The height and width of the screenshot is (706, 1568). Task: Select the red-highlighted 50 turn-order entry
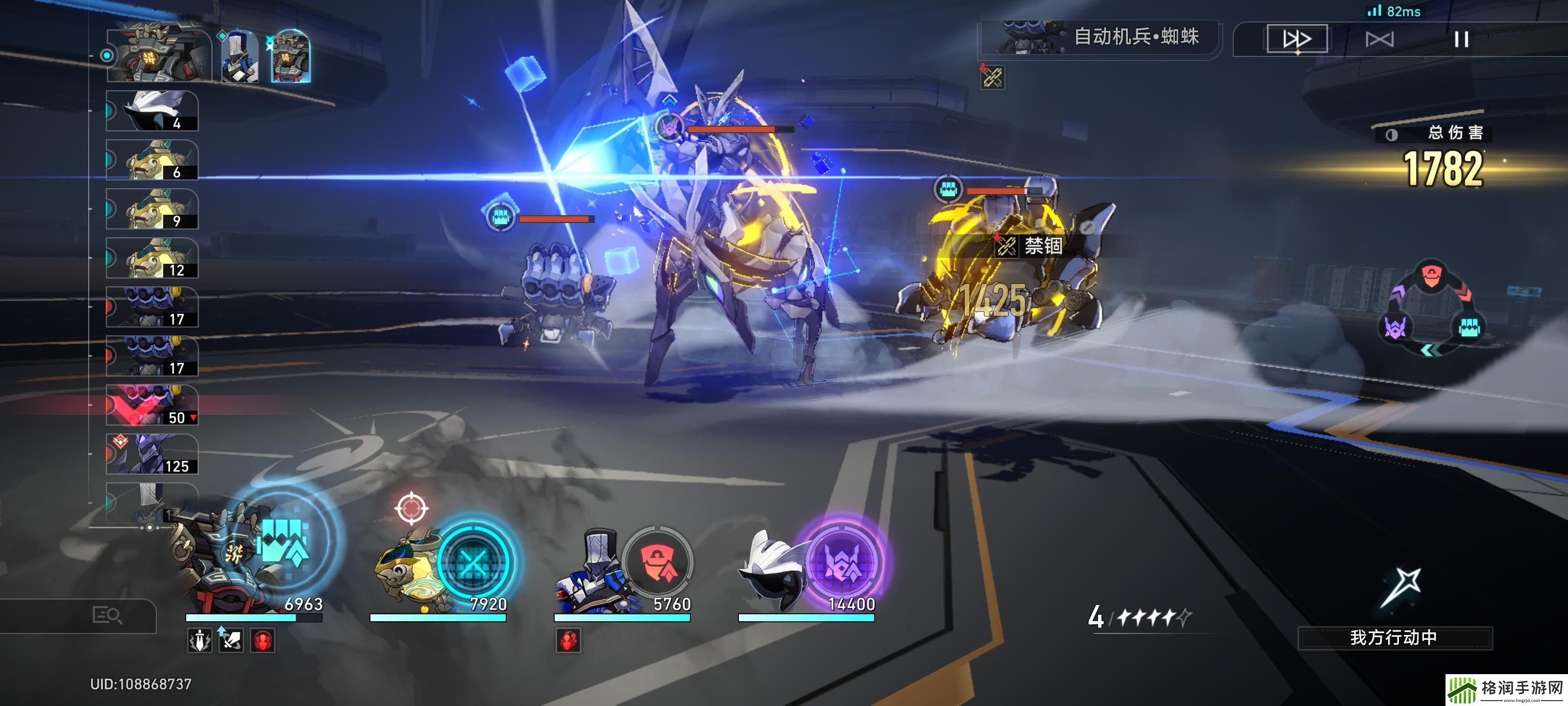[152, 405]
